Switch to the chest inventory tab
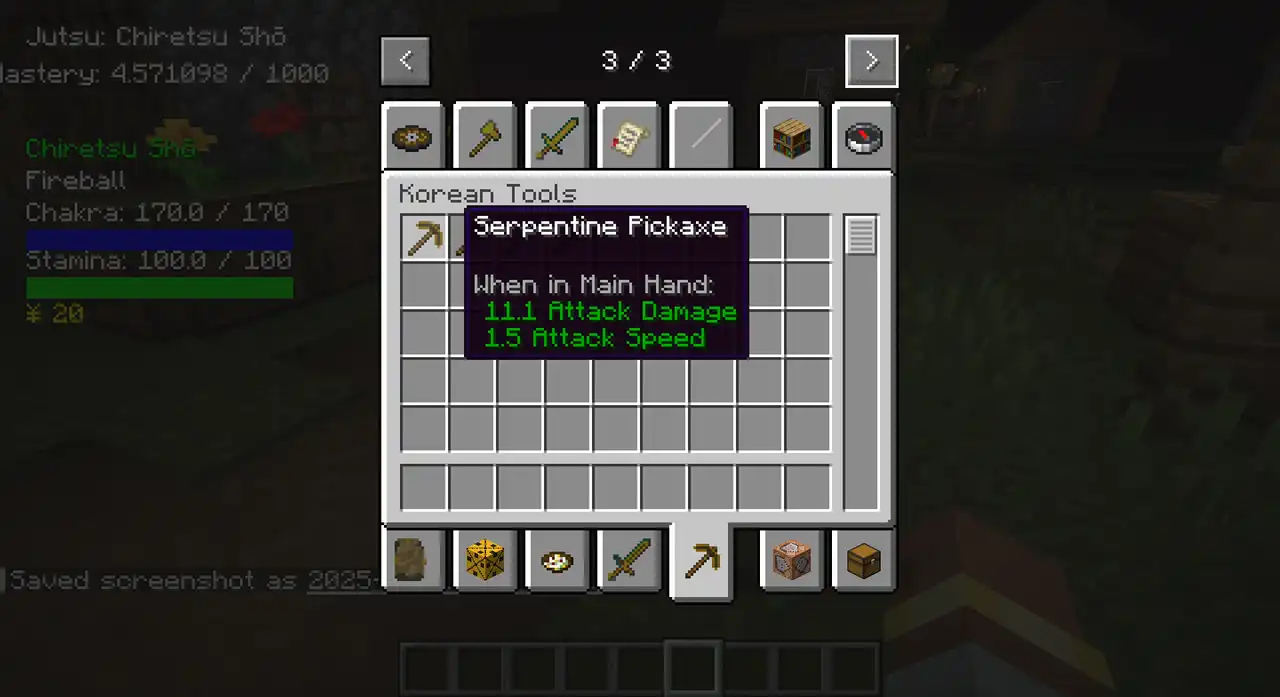The image size is (1280, 697). [x=863, y=560]
